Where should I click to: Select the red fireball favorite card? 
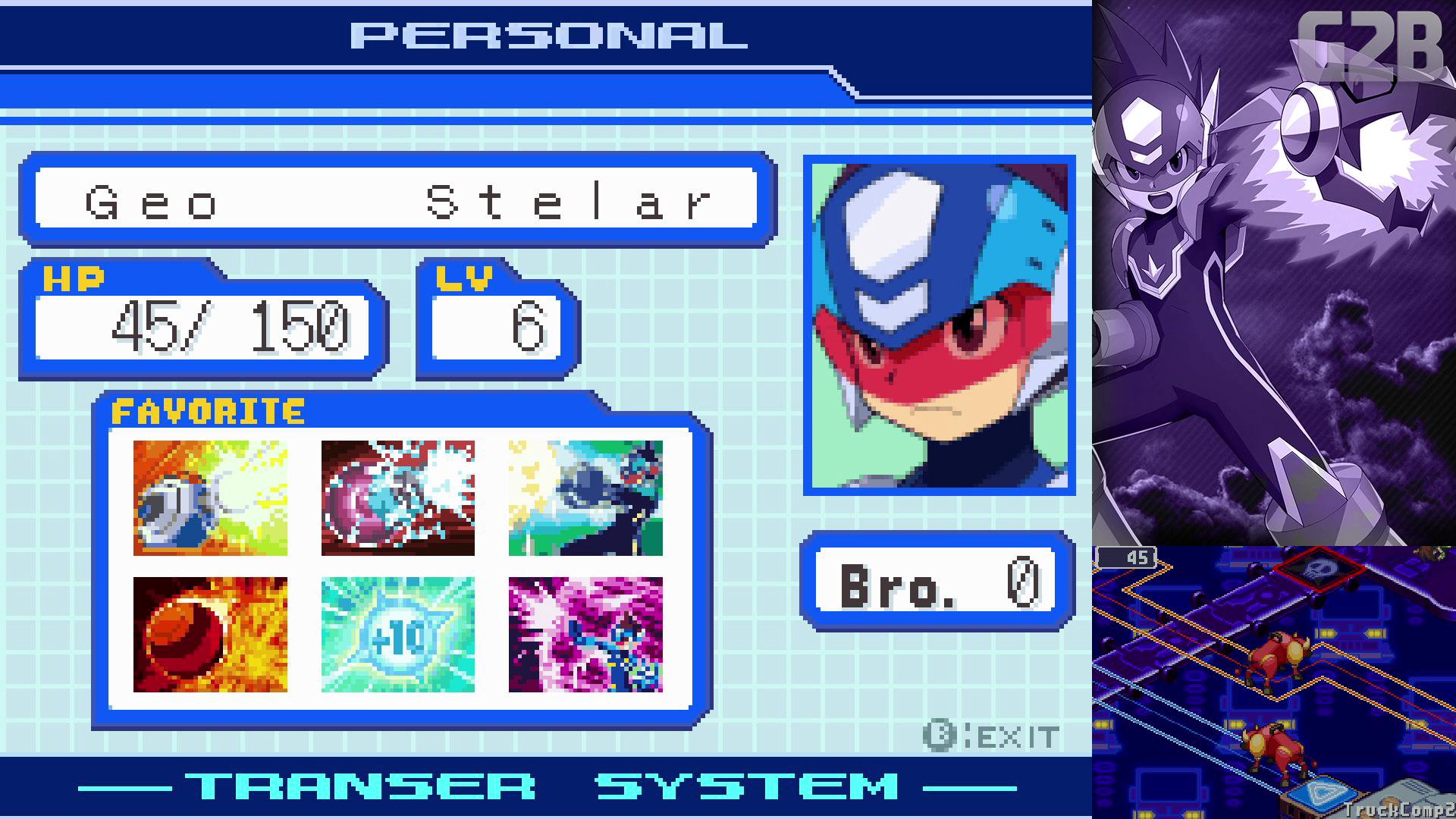coord(210,634)
